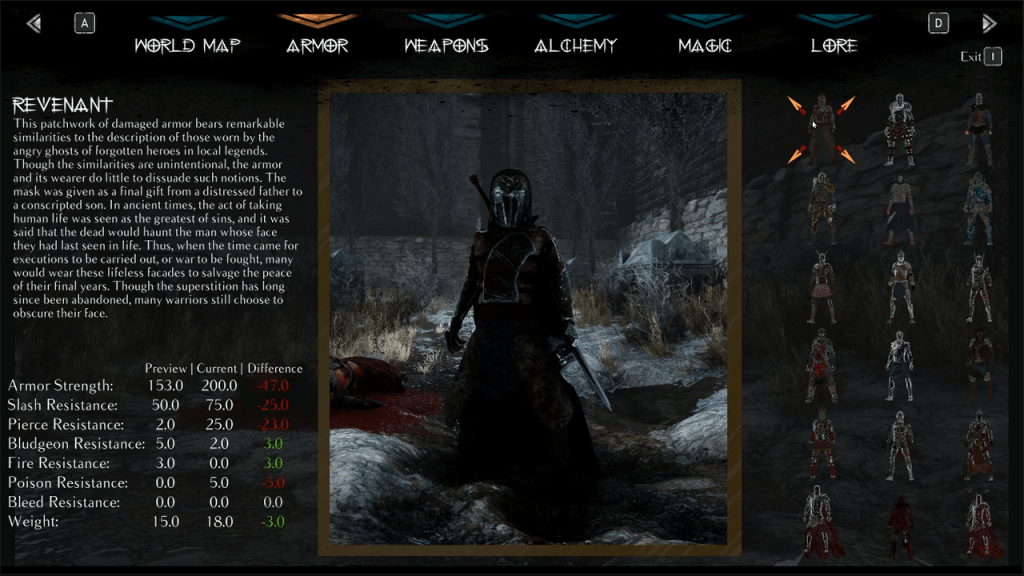Image resolution: width=1024 pixels, height=576 pixels.
Task: Switch to the Weapons tab
Action: (x=446, y=45)
